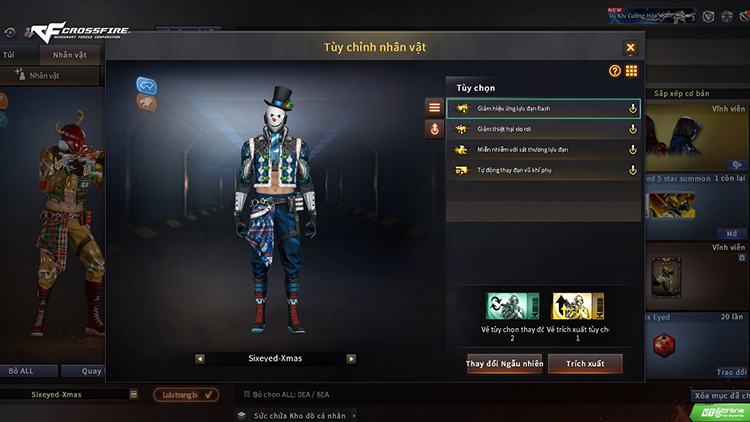This screenshot has width=750, height=422.
Task: Show previous character with left arrow
Action: point(200,358)
